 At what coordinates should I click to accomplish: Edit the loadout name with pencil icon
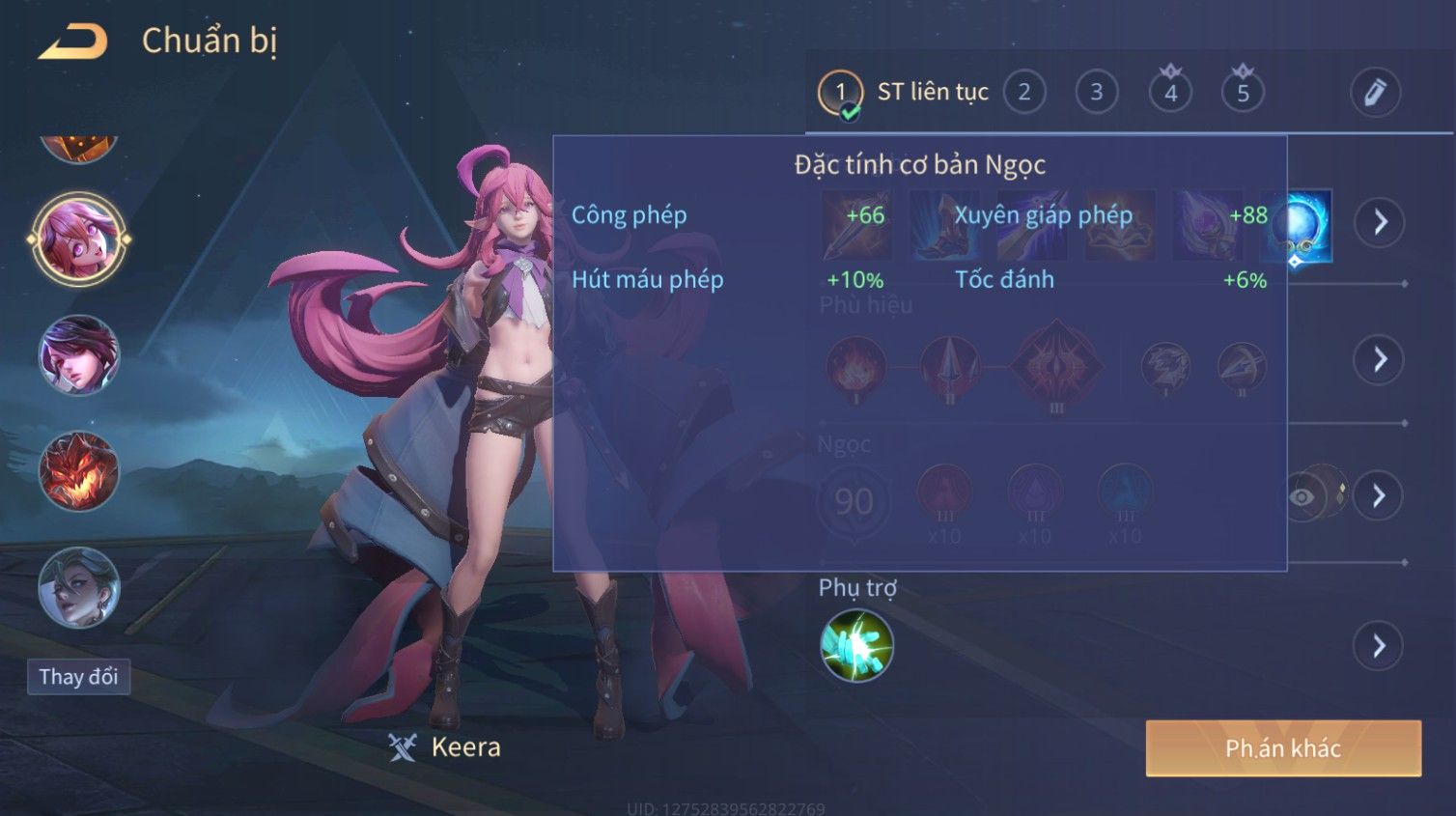[x=1375, y=93]
